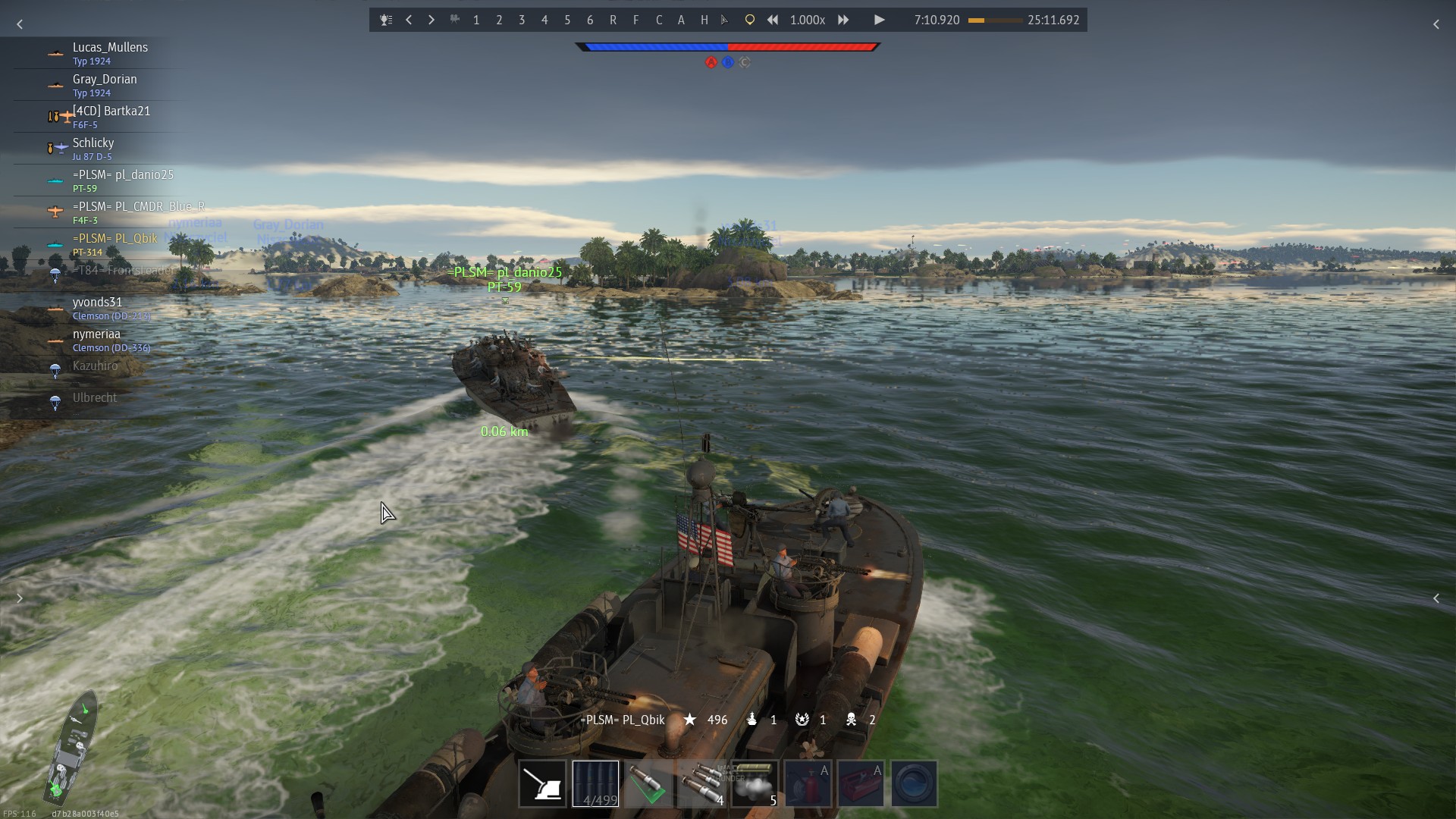Select player =PLSM= pl_danio25 in the list

pyautogui.click(x=123, y=180)
